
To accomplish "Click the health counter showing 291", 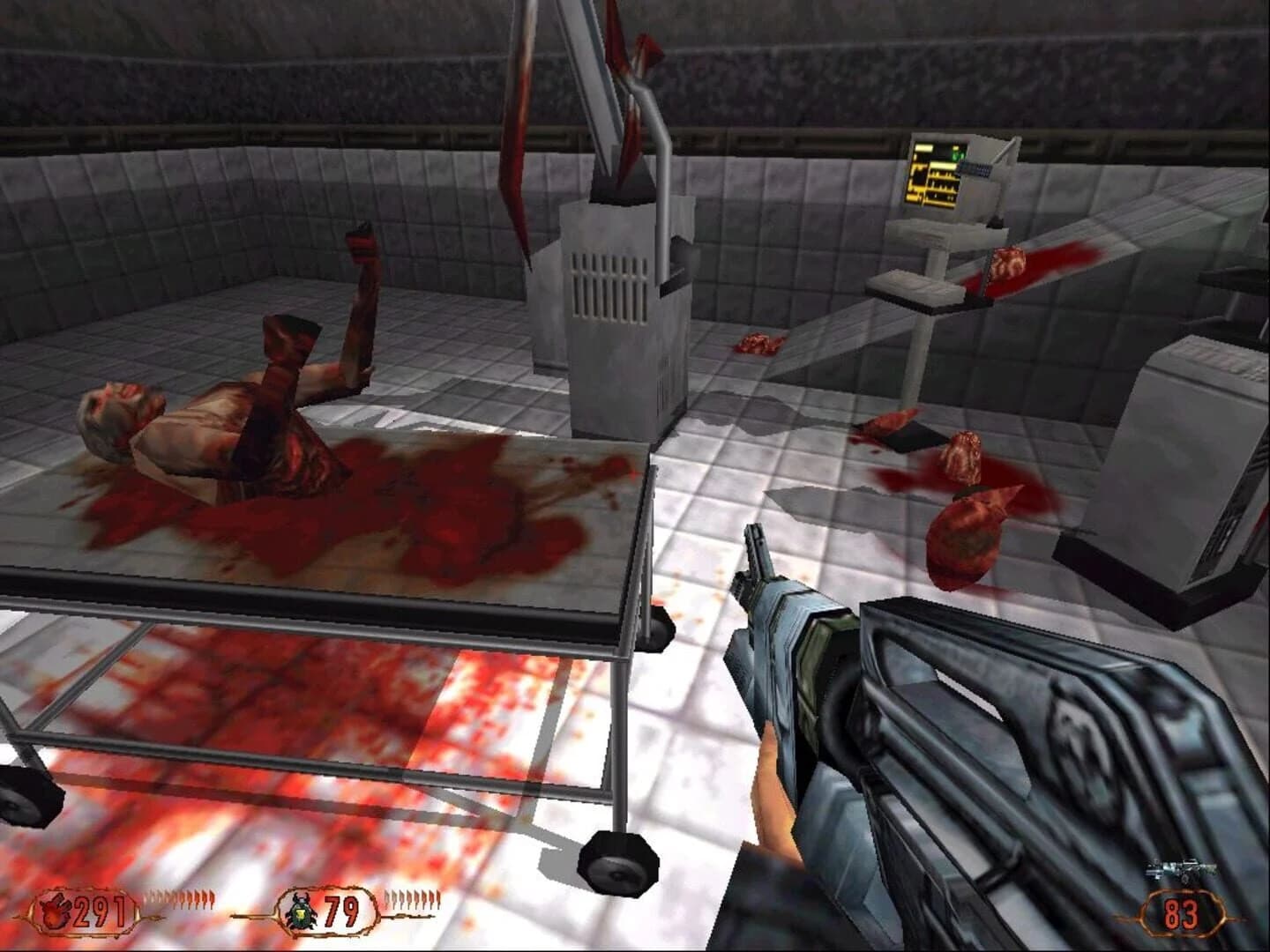I will pyautogui.click(x=97, y=910).
